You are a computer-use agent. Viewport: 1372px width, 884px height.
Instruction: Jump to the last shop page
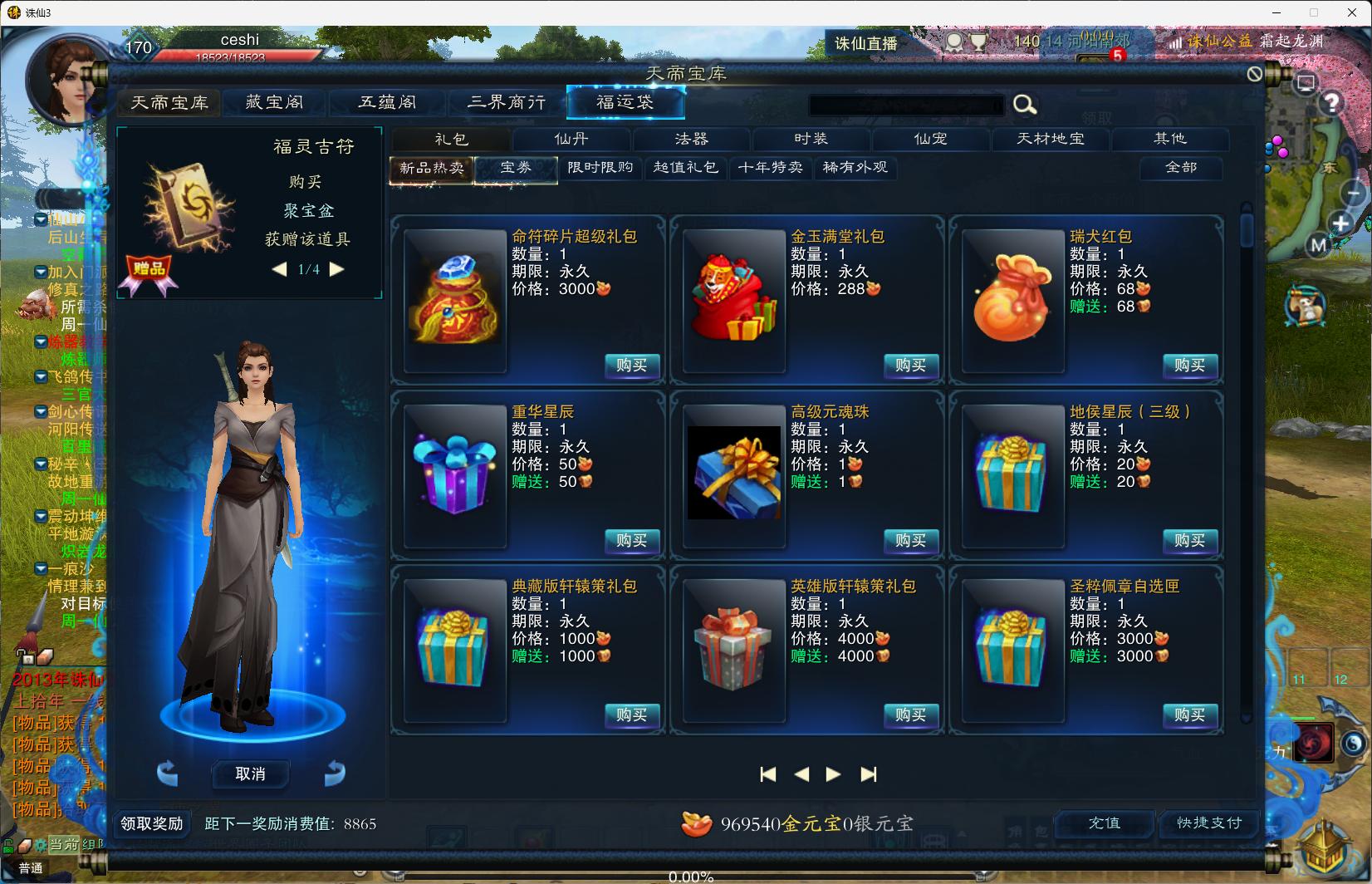click(868, 774)
